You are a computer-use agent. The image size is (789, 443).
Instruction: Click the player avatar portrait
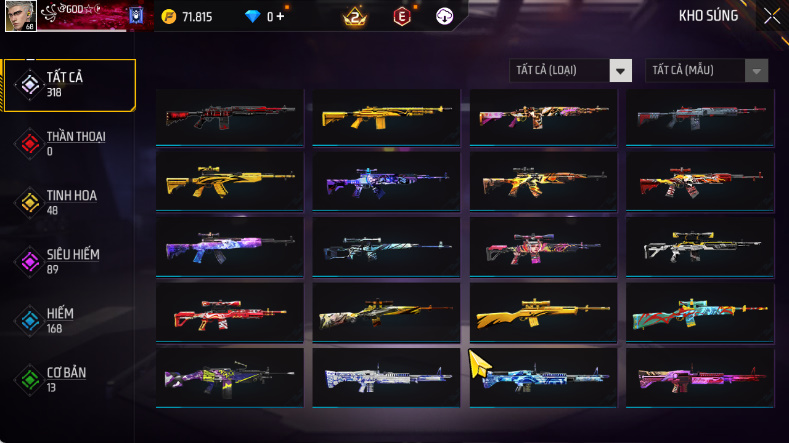(19, 15)
